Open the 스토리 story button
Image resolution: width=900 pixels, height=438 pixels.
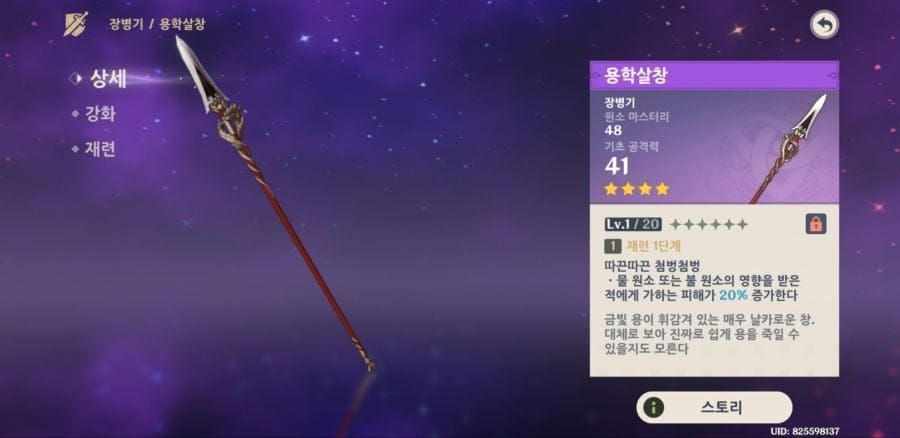[x=714, y=407]
